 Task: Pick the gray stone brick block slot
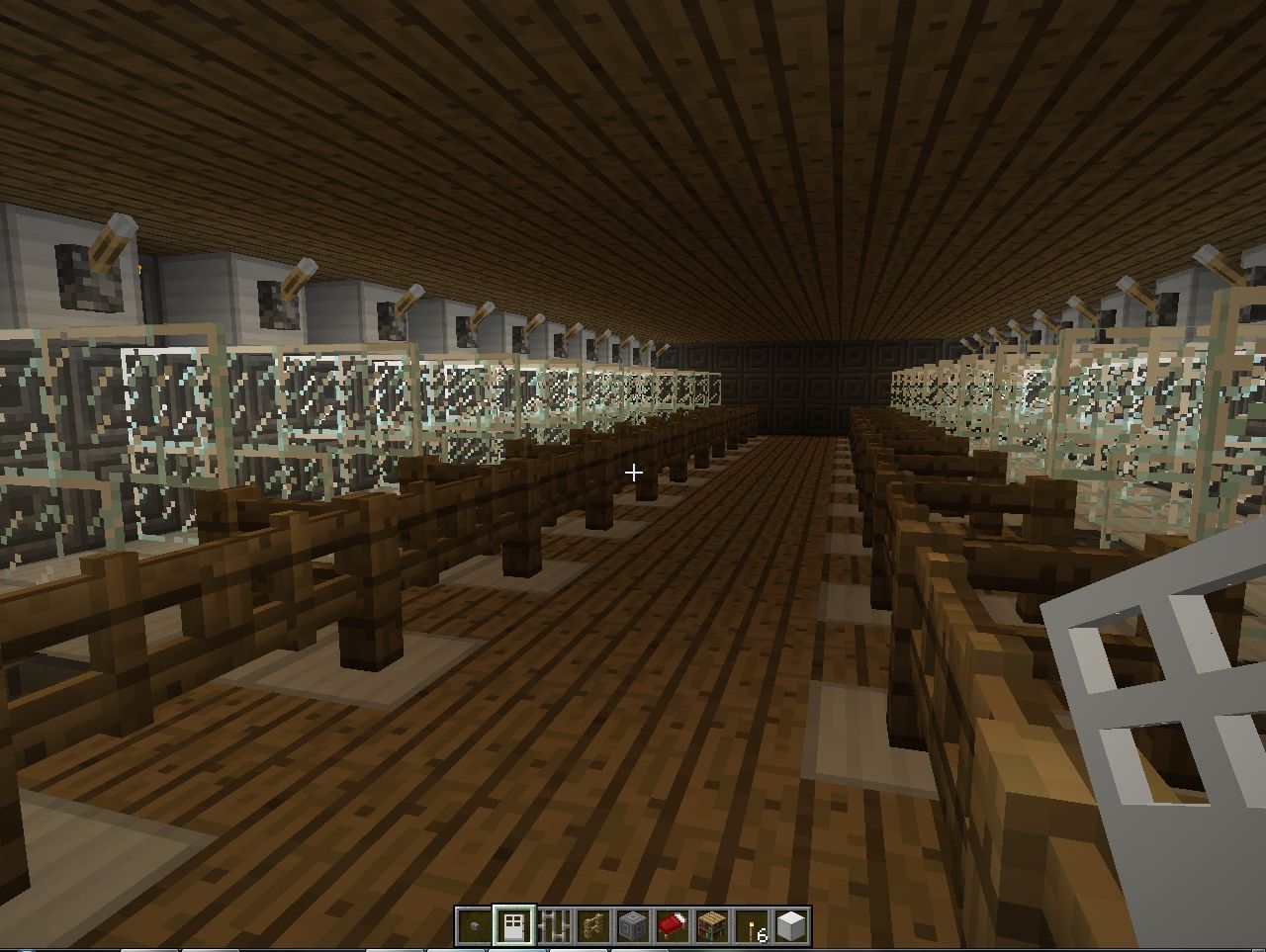point(633,926)
